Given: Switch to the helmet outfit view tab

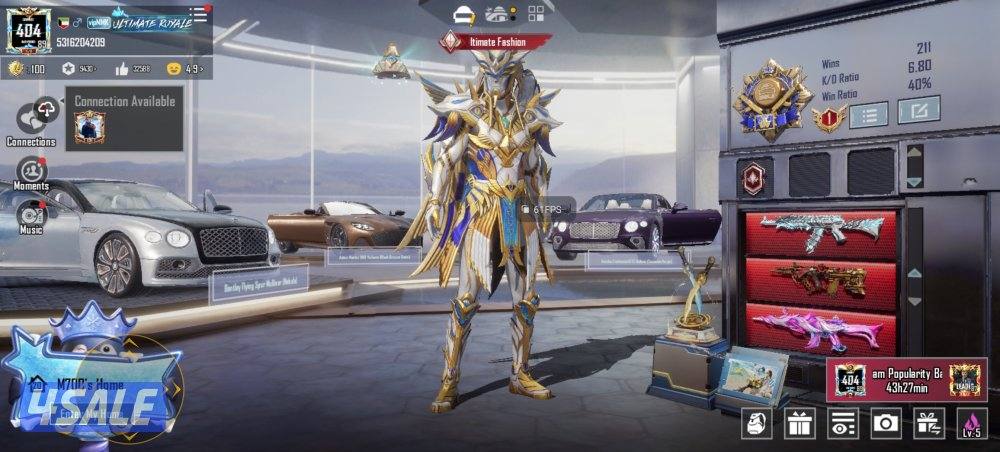Looking at the screenshot, I should [462, 14].
